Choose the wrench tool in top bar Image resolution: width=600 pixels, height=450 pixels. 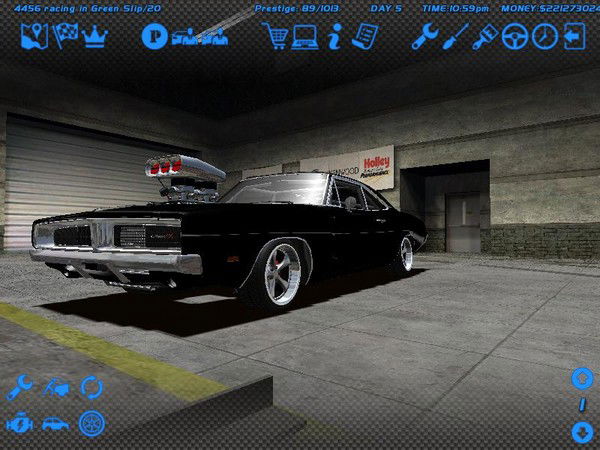pyautogui.click(x=425, y=37)
